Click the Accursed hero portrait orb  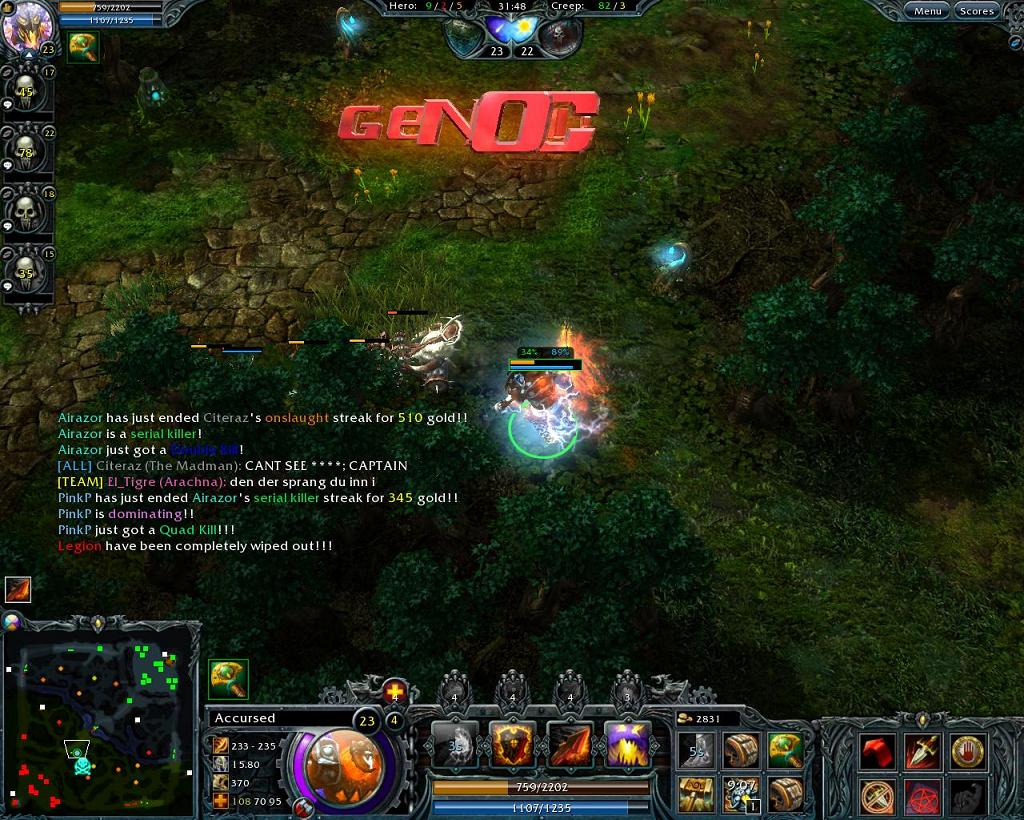[x=336, y=762]
